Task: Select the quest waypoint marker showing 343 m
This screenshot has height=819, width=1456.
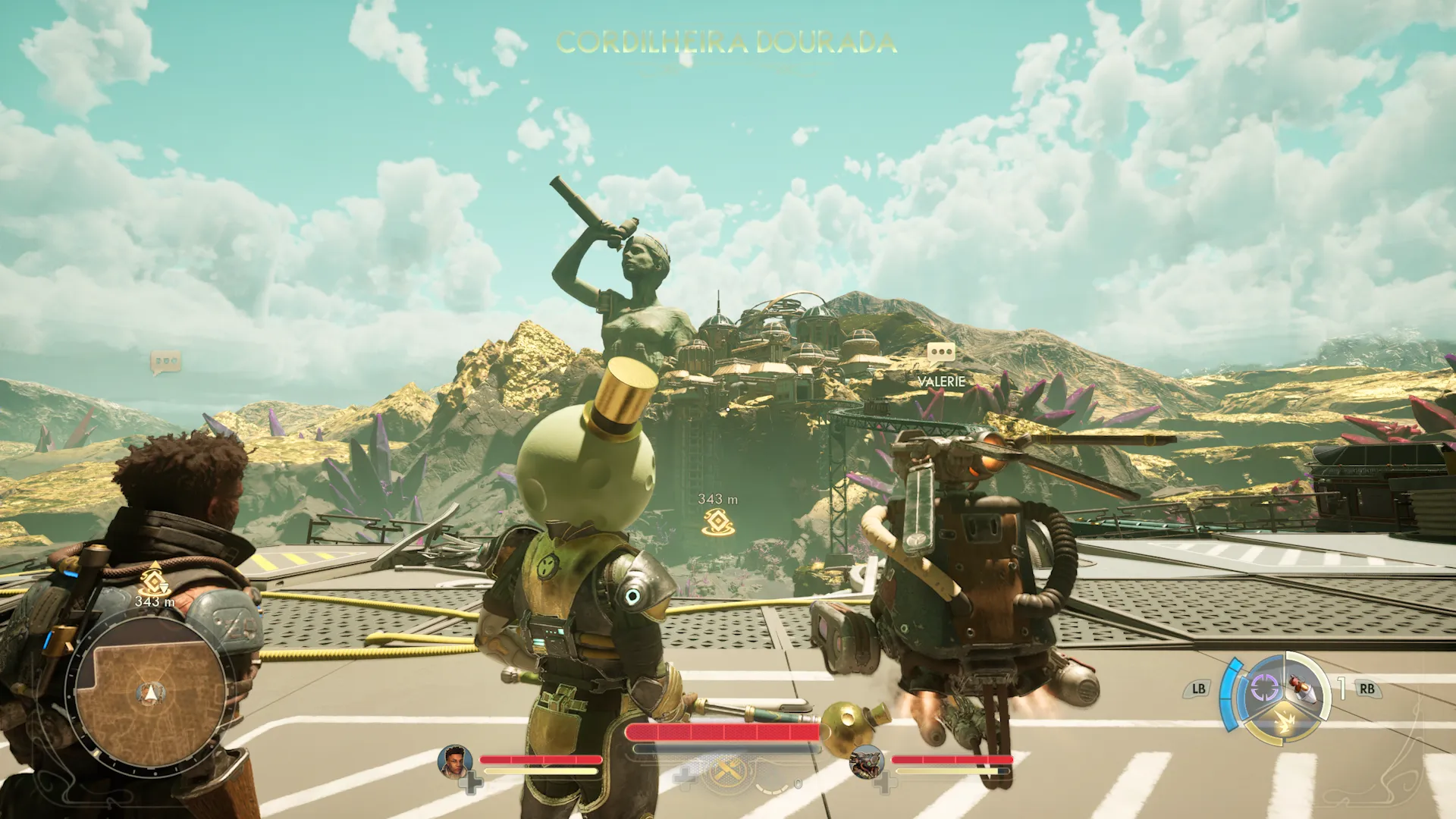Action: (x=717, y=522)
